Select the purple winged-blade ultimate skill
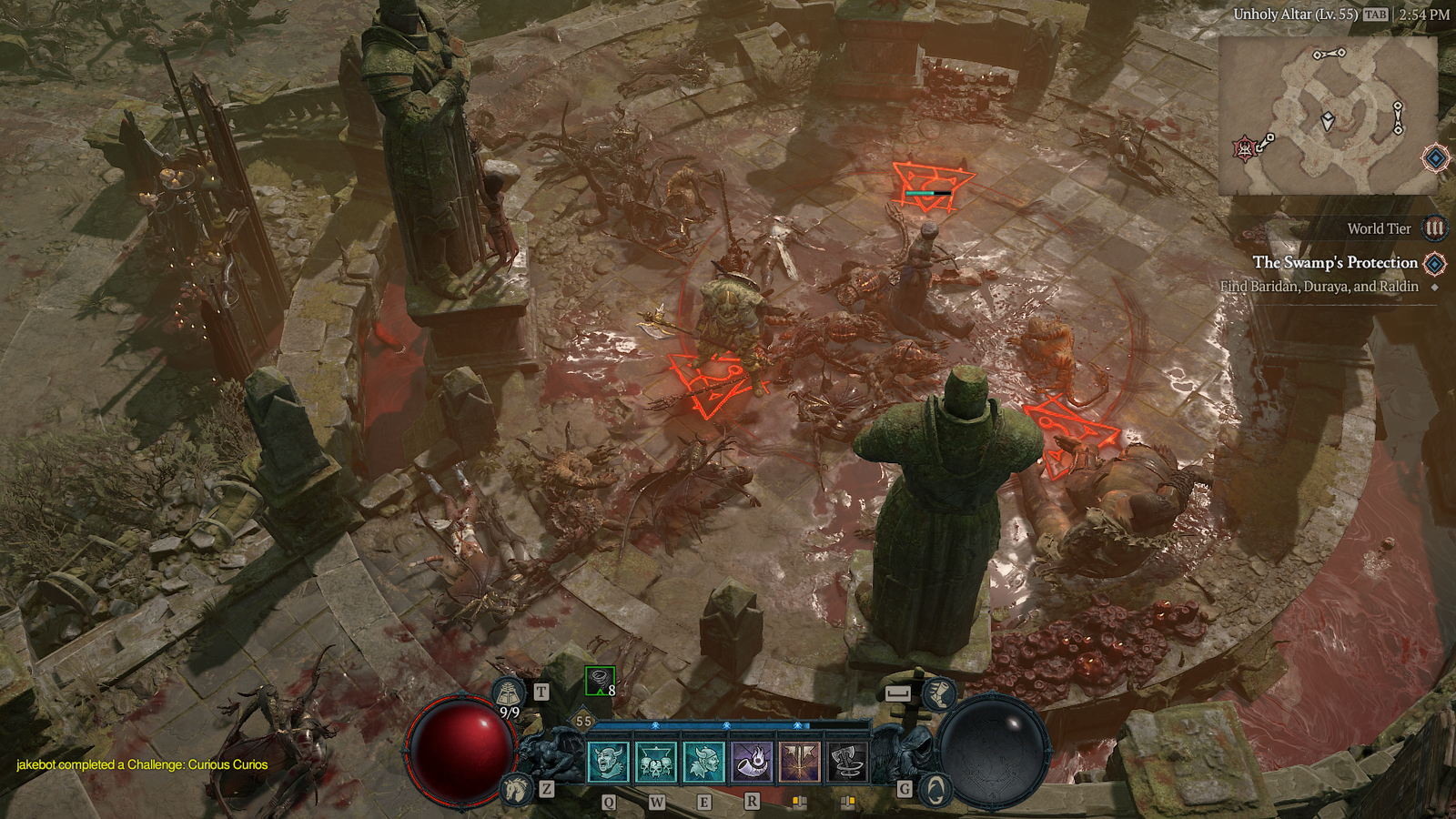 (800, 762)
